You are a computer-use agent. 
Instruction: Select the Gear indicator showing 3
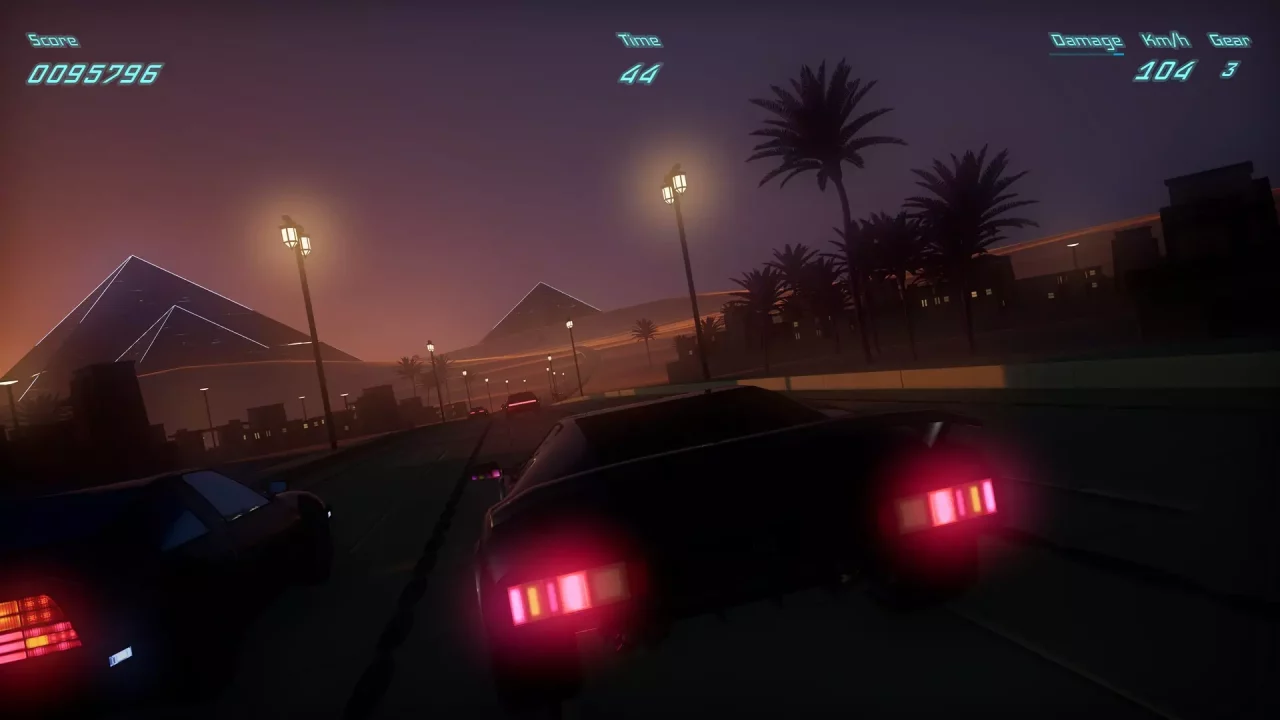1229,72
